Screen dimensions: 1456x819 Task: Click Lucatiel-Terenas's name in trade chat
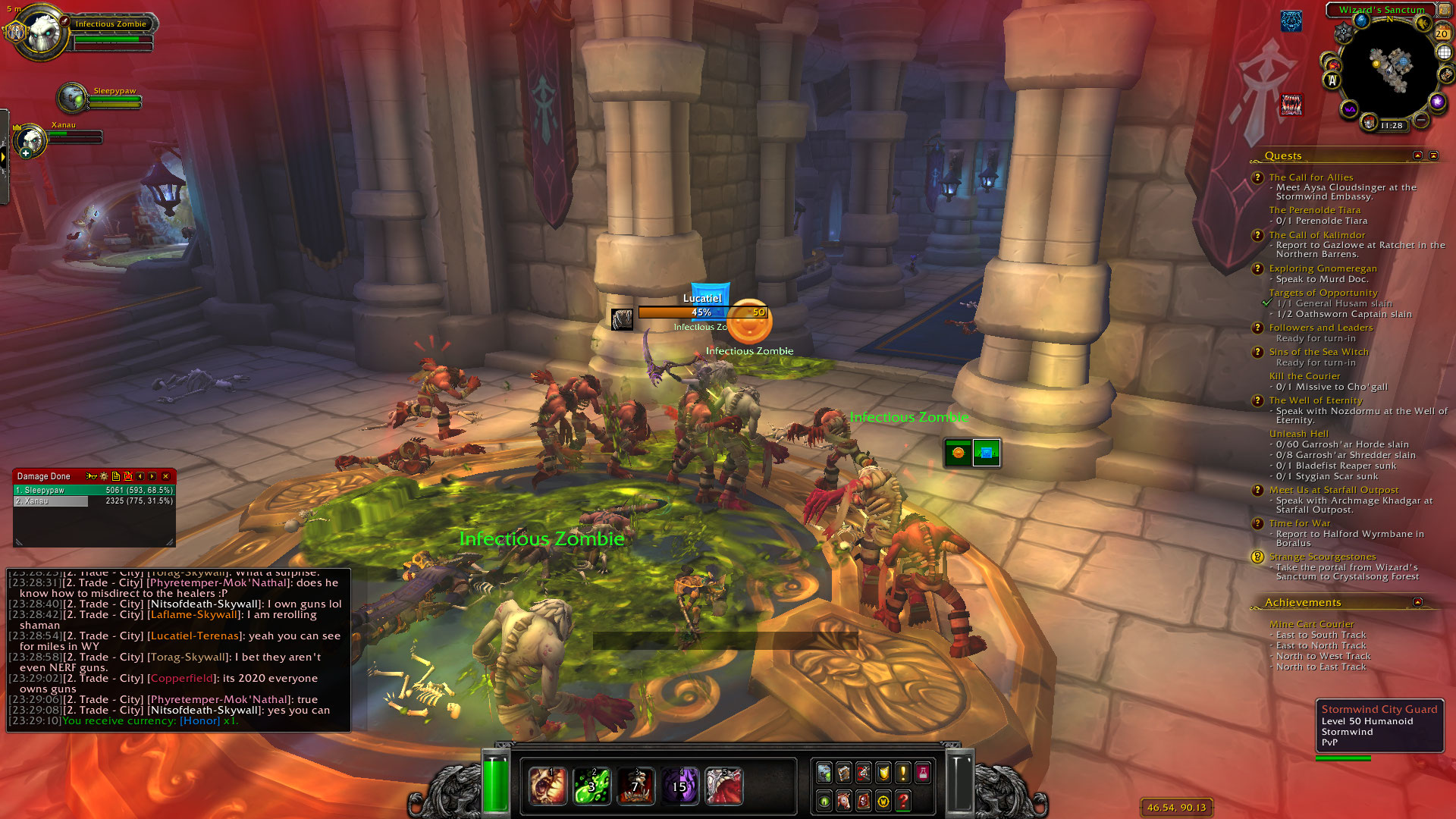tap(195, 636)
